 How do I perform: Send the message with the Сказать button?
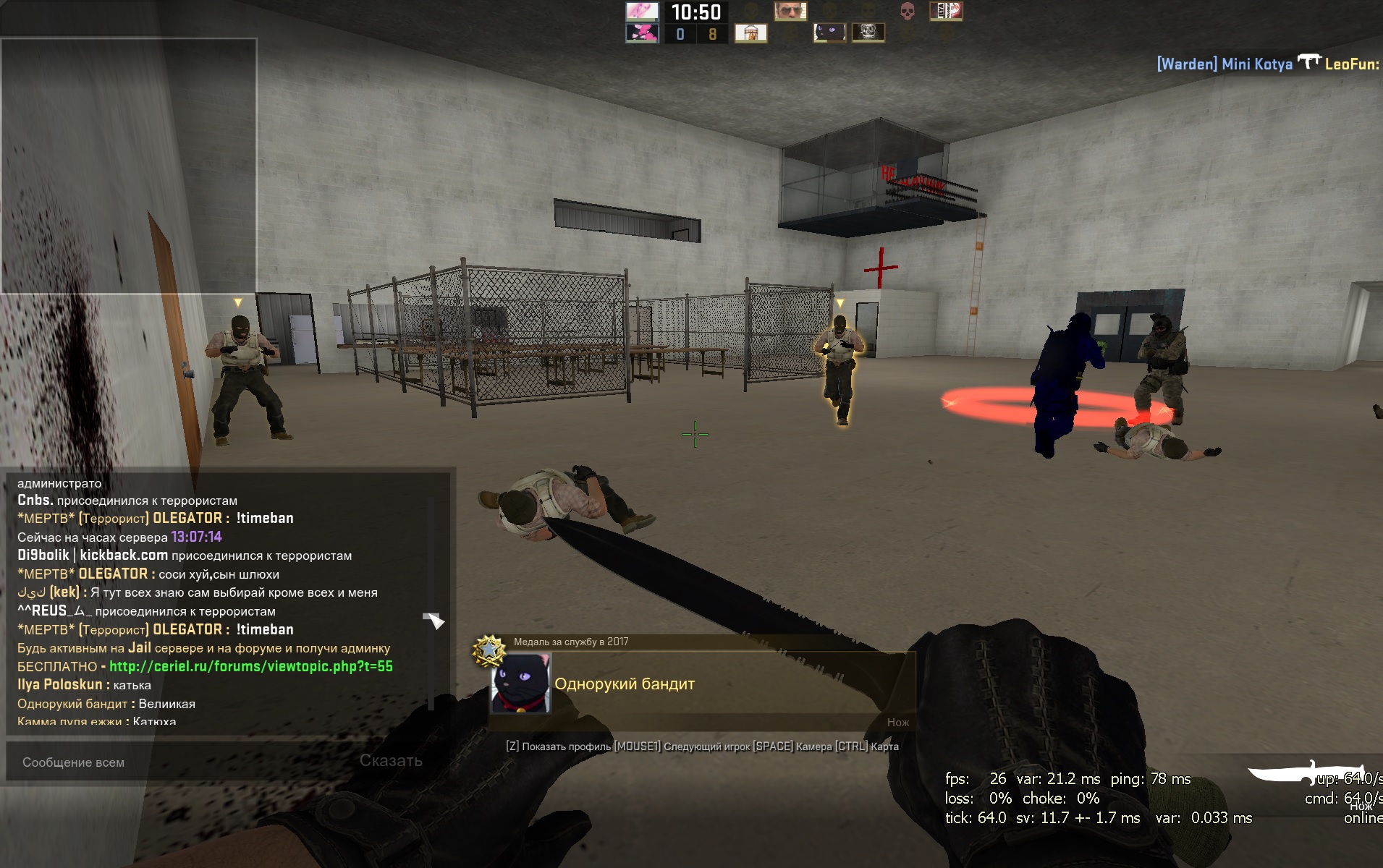pos(391,760)
